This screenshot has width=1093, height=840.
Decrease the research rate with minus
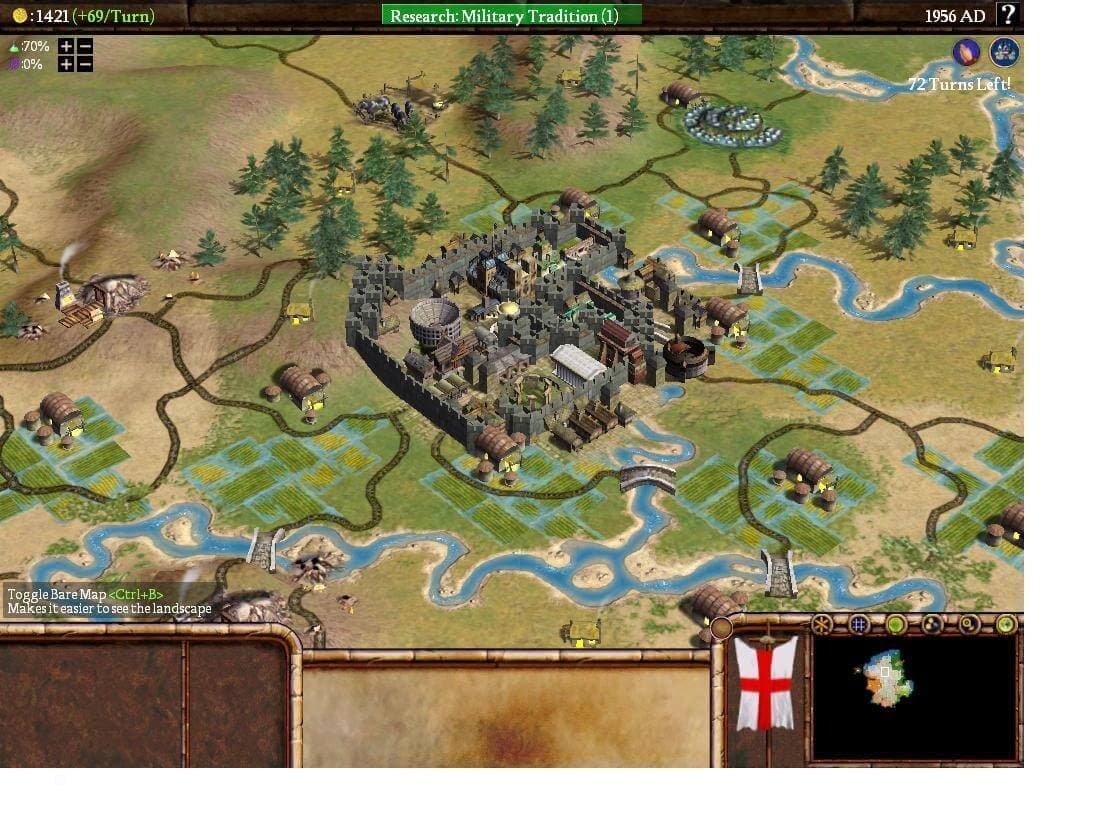[85, 46]
